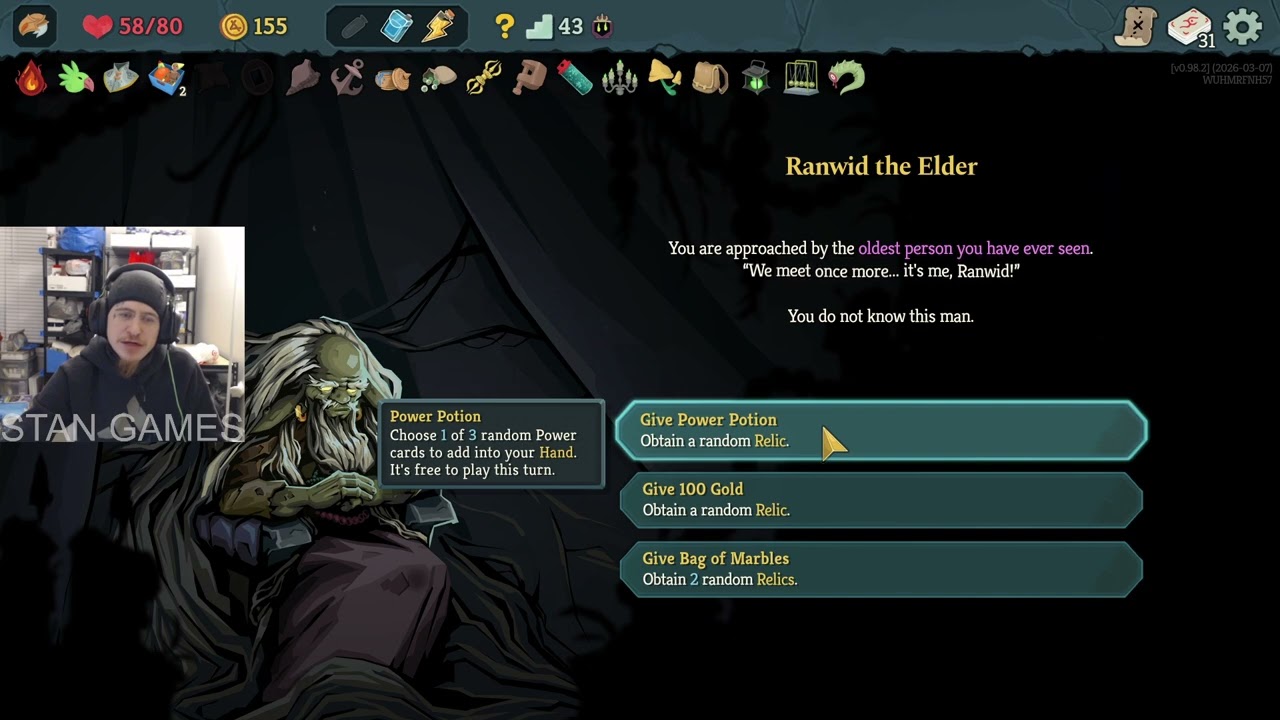Inspect the anchor relic
This screenshot has height=720, width=1280.
pyautogui.click(x=347, y=78)
